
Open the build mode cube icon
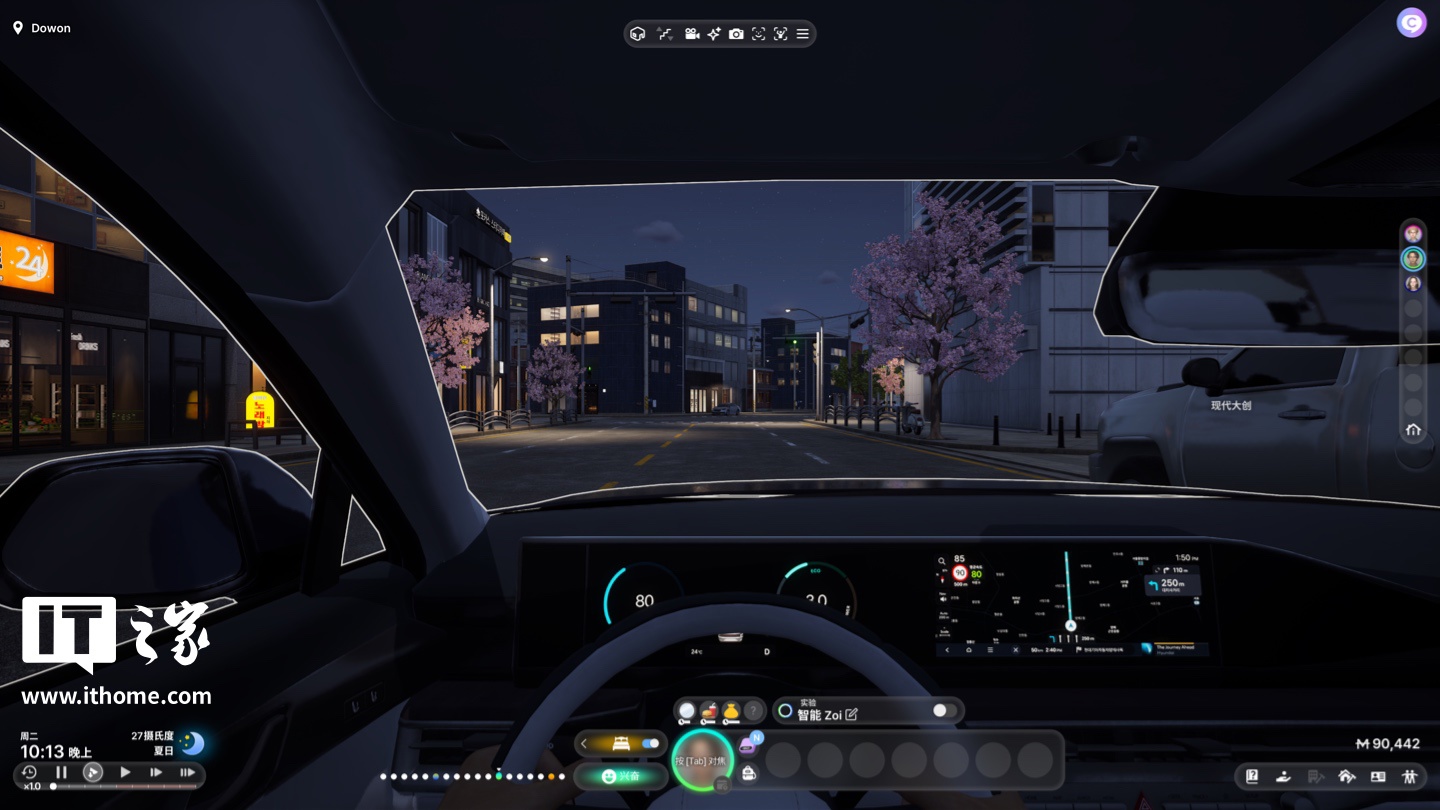(638, 34)
